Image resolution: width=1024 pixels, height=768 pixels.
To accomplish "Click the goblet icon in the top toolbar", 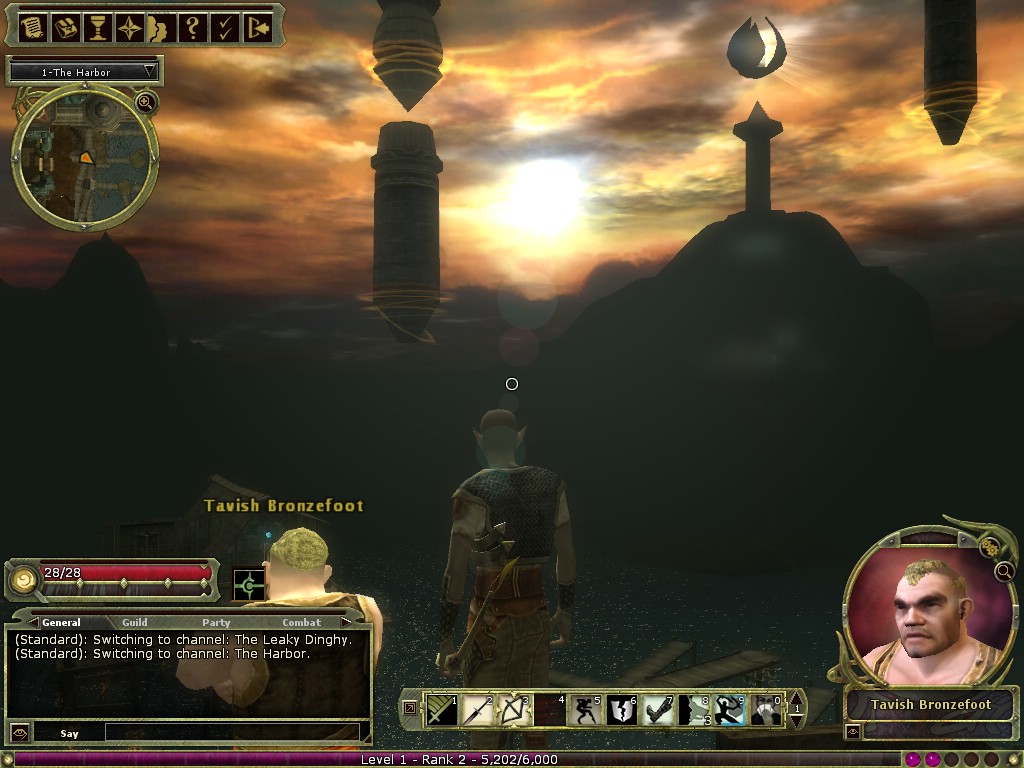I will pos(98,28).
